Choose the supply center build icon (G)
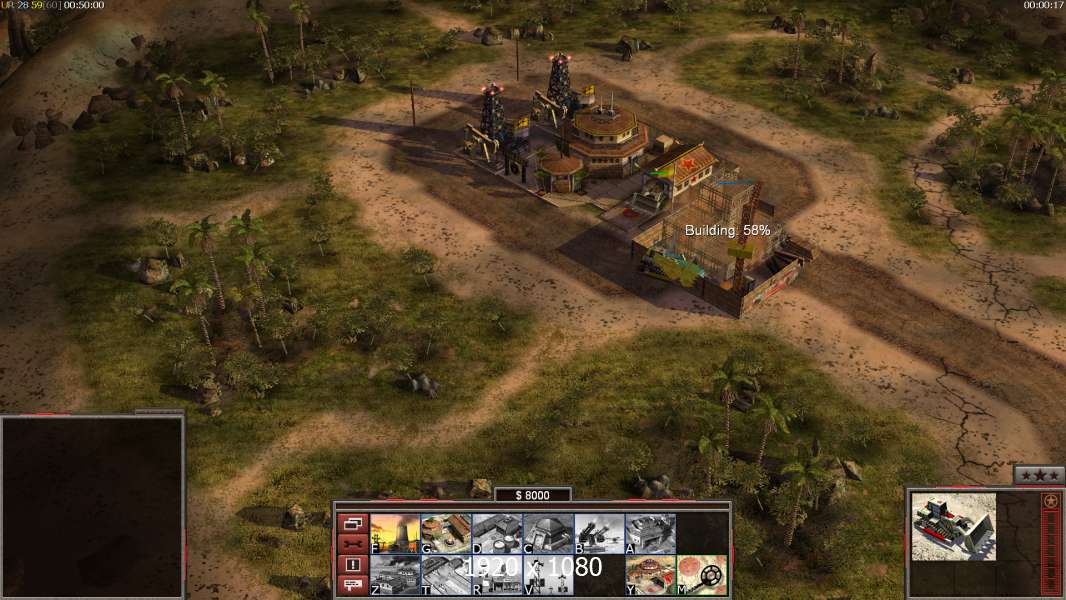Viewport: 1066px width, 600px height. click(x=446, y=533)
